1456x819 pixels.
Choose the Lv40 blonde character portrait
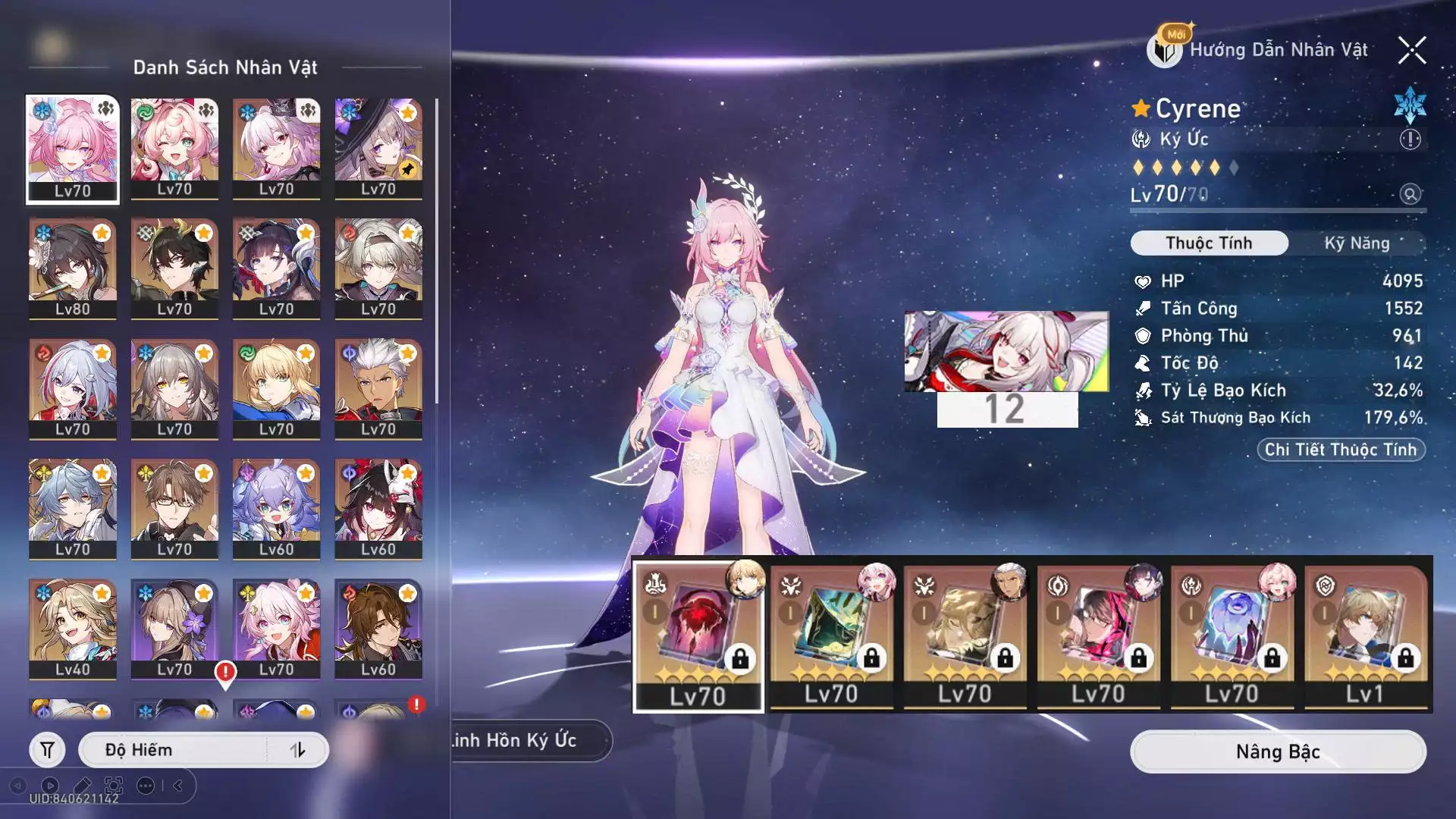tap(73, 629)
